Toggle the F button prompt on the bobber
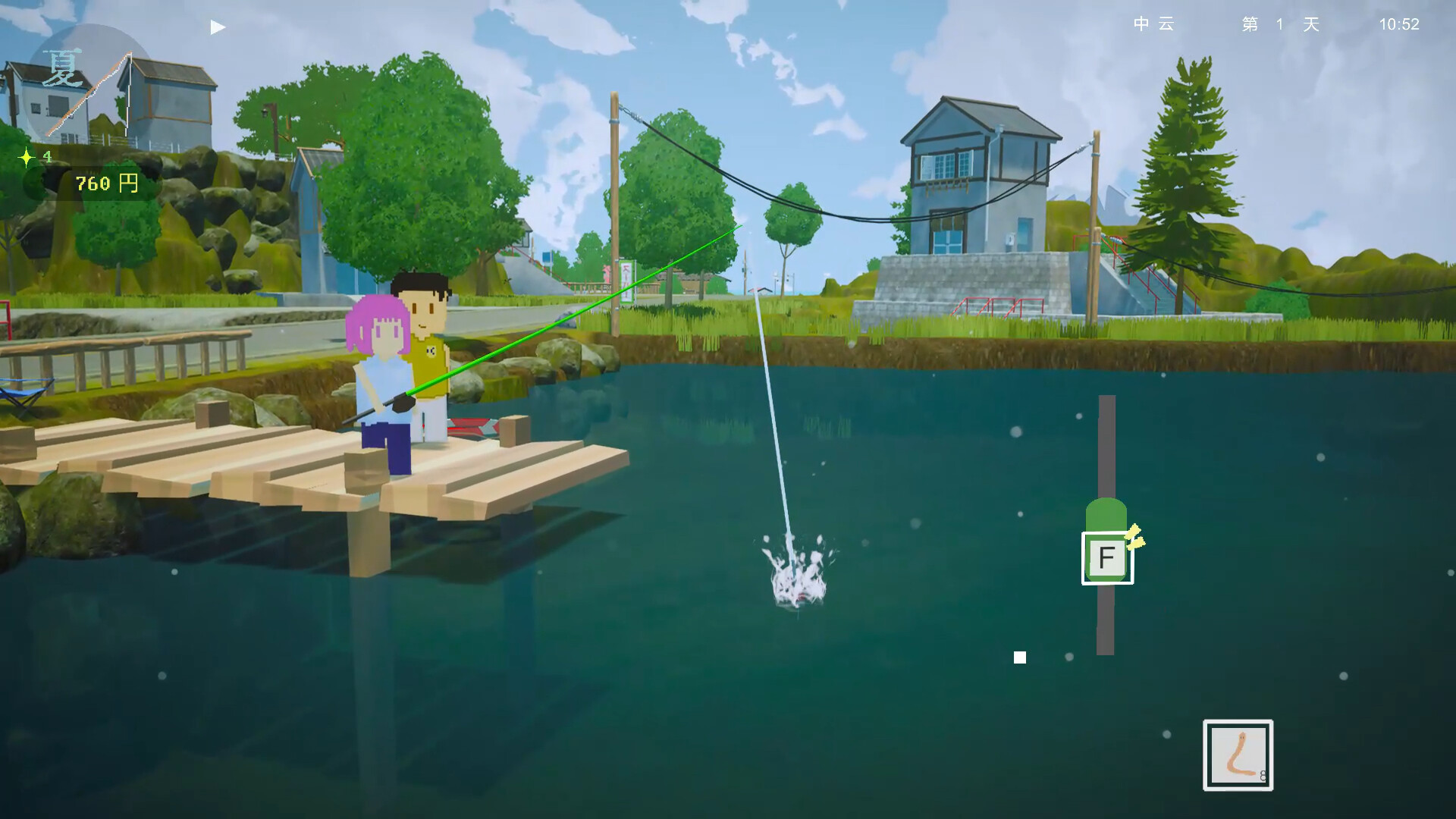 click(1108, 556)
